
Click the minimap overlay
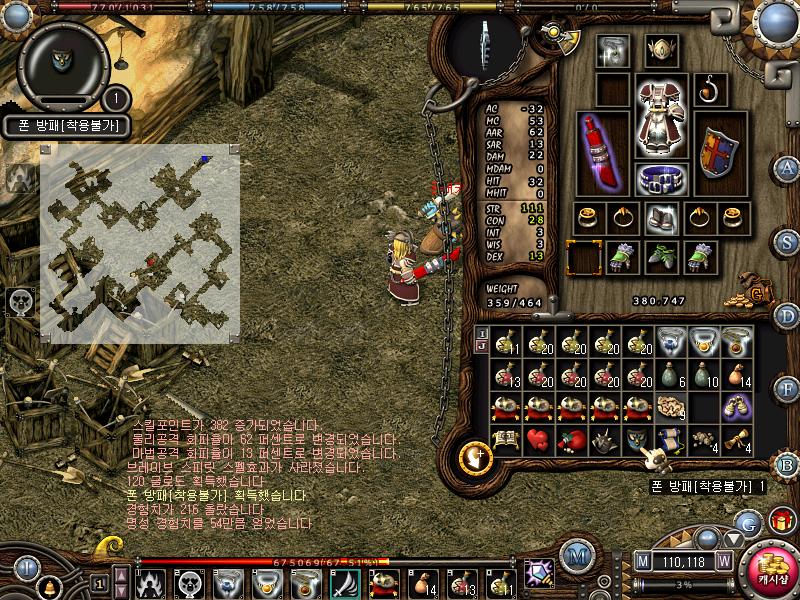[x=140, y=243]
